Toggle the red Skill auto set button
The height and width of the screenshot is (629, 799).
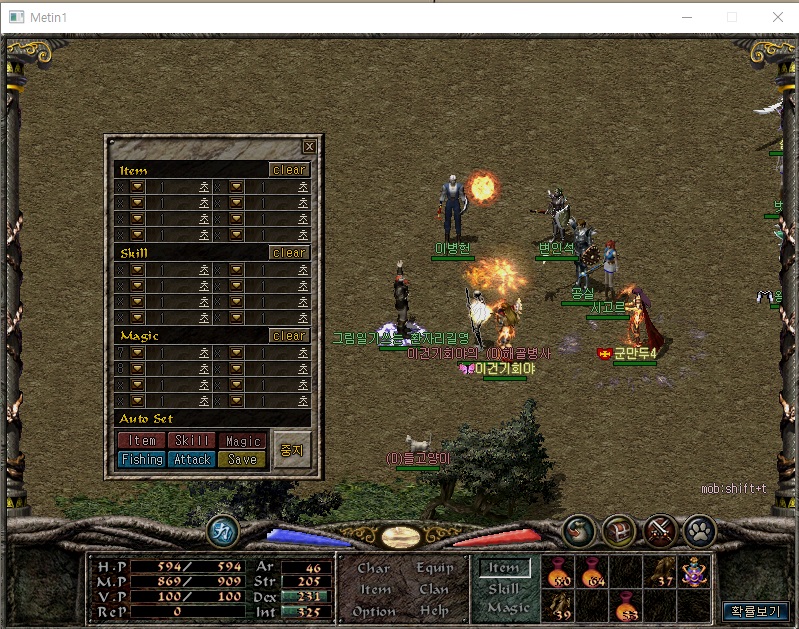[192, 441]
